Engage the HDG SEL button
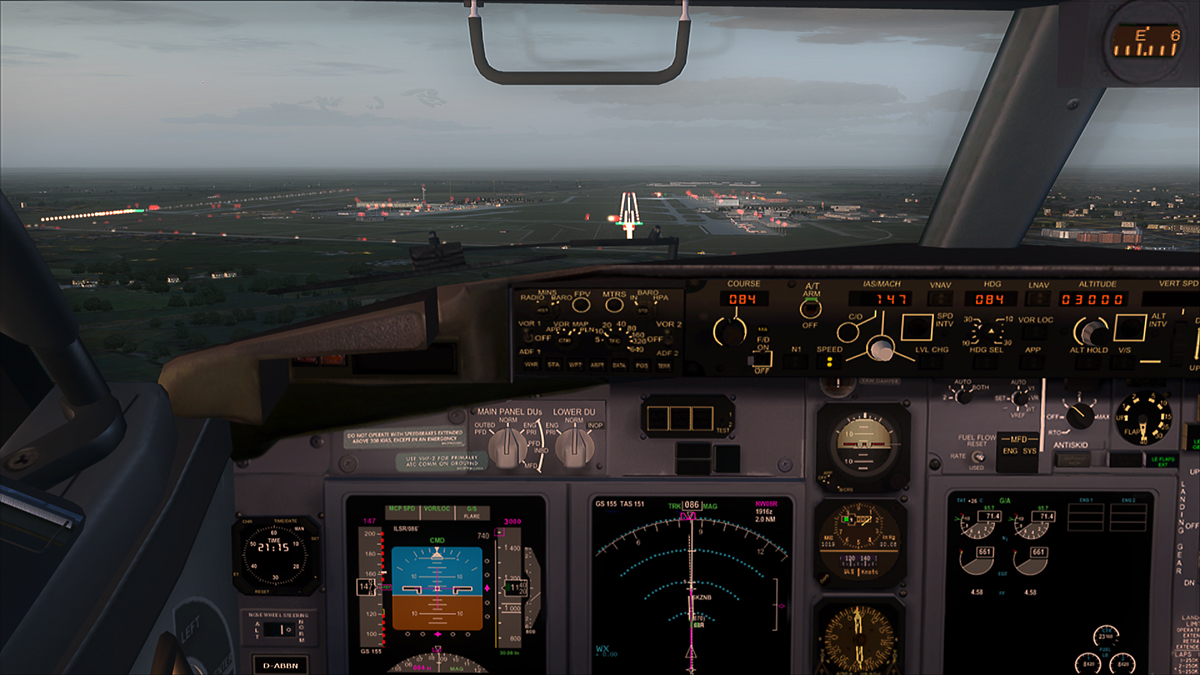1200x675 pixels. [986, 362]
